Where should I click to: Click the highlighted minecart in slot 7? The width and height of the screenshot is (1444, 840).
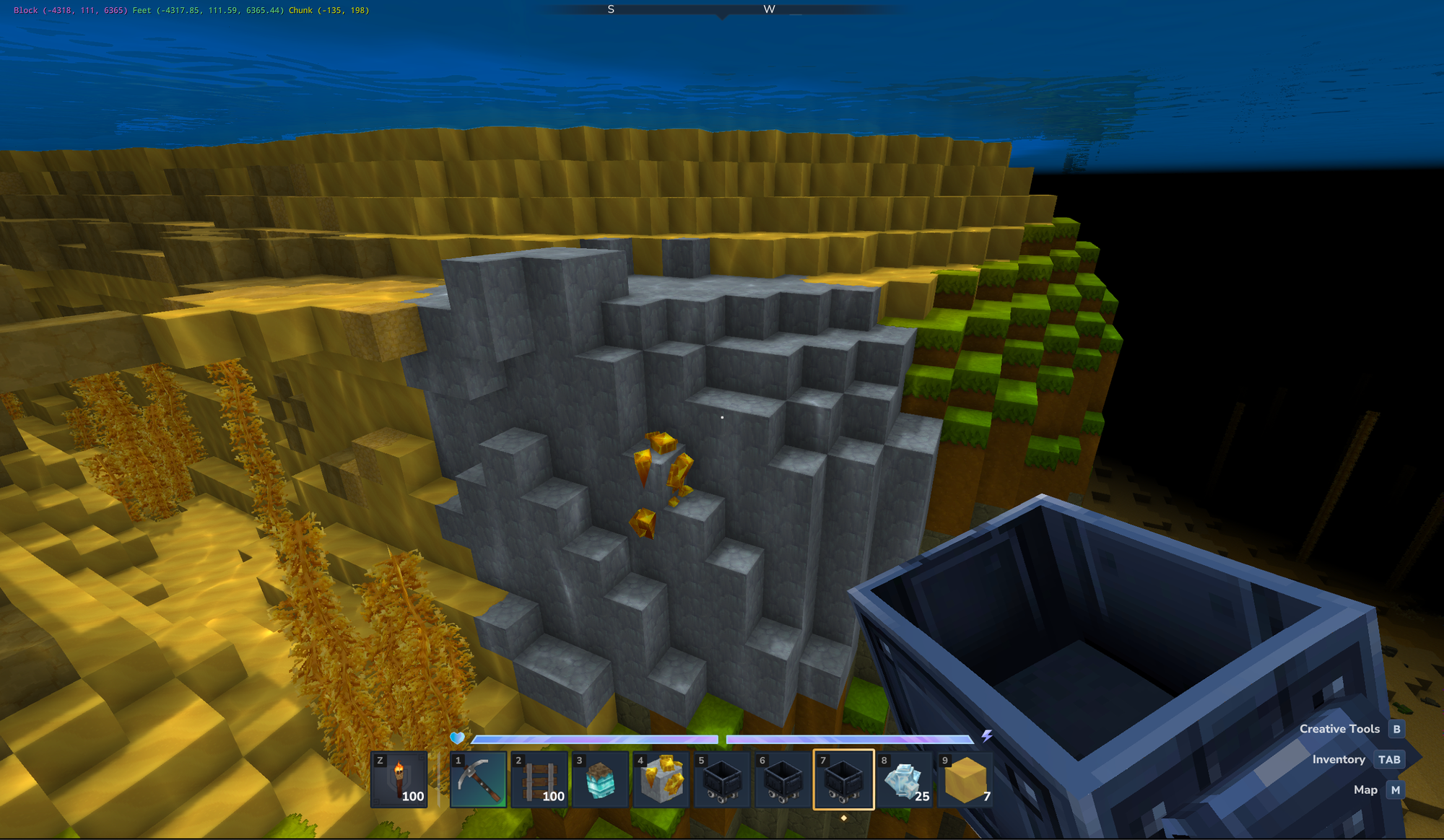click(844, 779)
